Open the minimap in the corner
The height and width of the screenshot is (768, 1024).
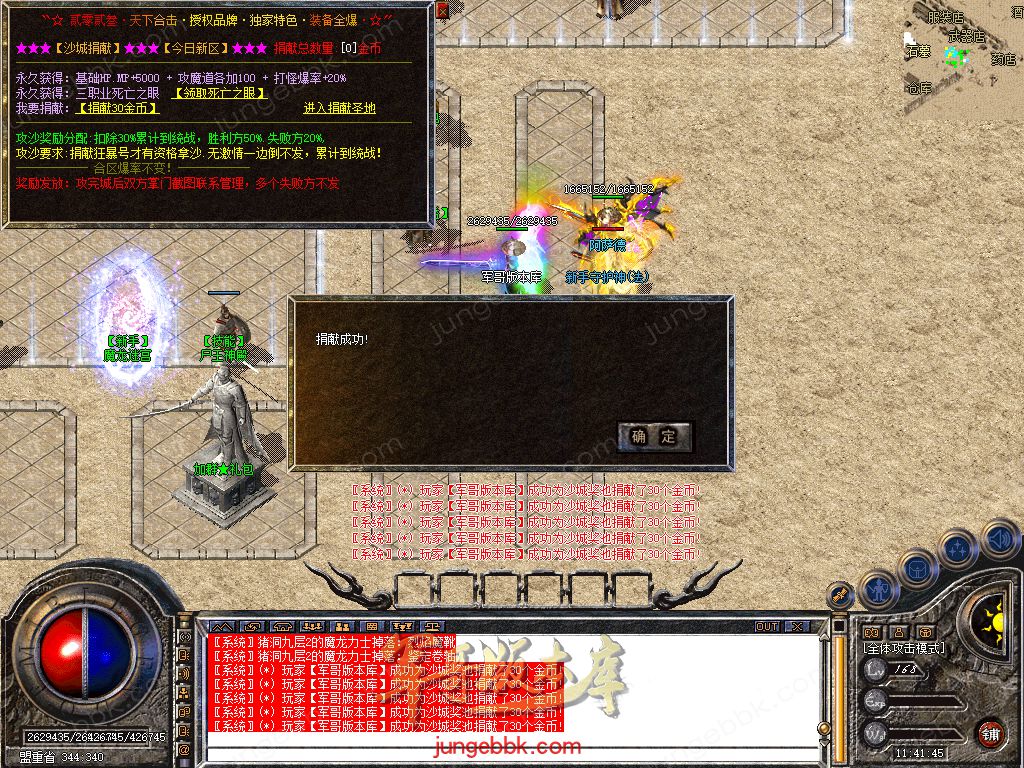click(962, 45)
